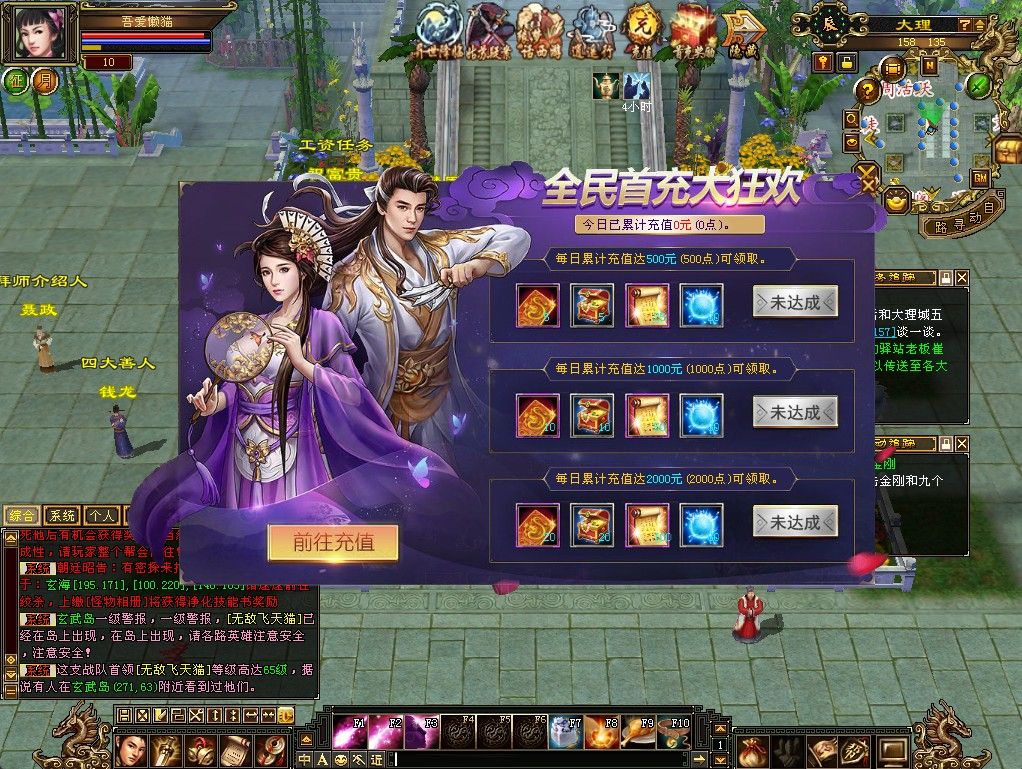1022x769 pixels.
Task: Open the bag via money pouch icon
Action: 753,749
